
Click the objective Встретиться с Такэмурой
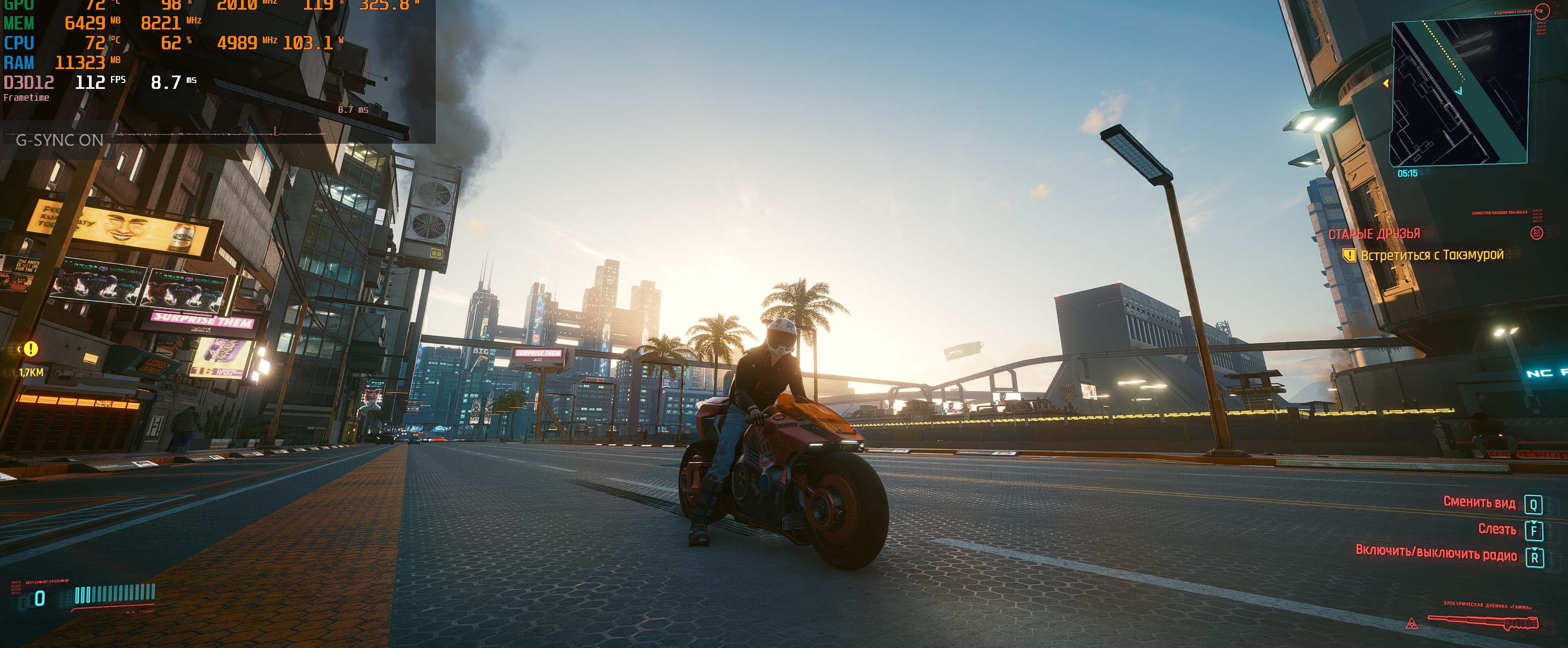pyautogui.click(x=1432, y=255)
